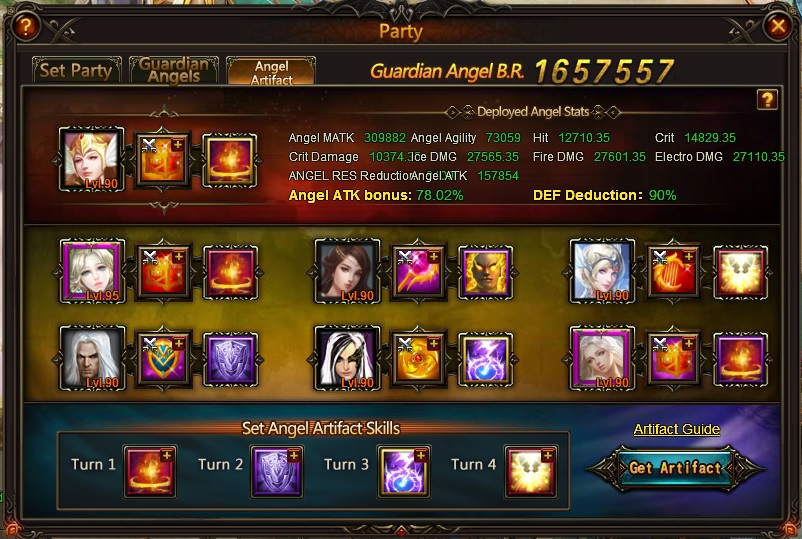Show Deployed Angel Stats help tooltip

click(x=767, y=99)
